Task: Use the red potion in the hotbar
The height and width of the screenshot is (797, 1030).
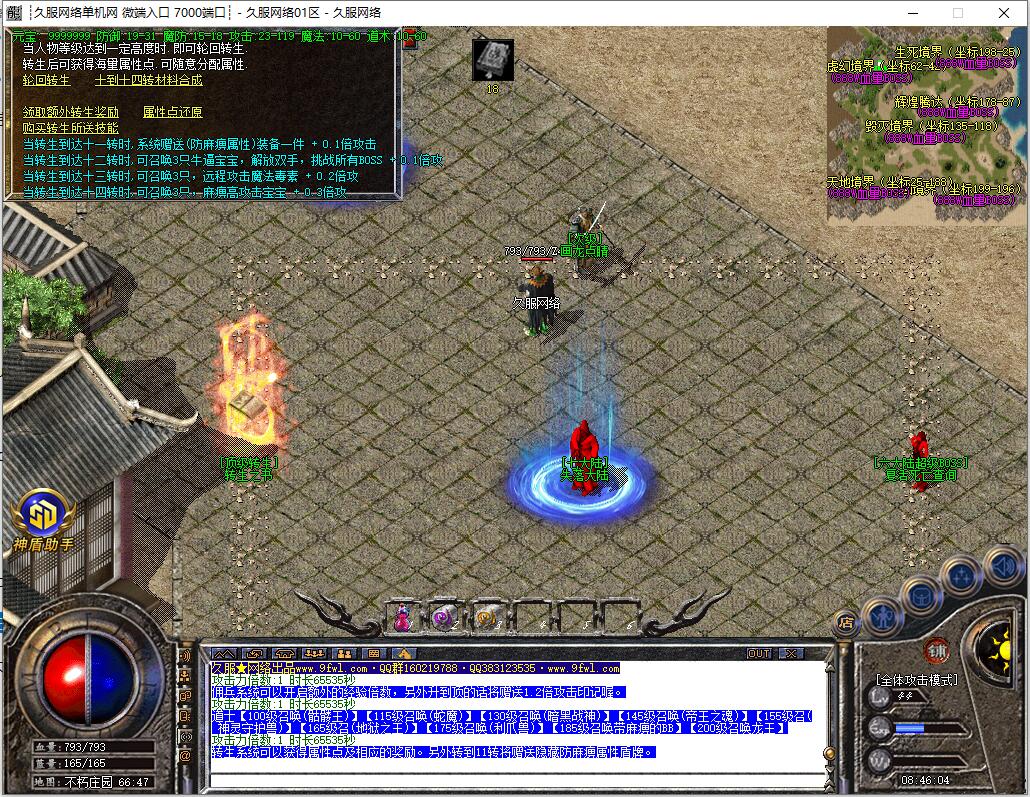Action: point(402,618)
